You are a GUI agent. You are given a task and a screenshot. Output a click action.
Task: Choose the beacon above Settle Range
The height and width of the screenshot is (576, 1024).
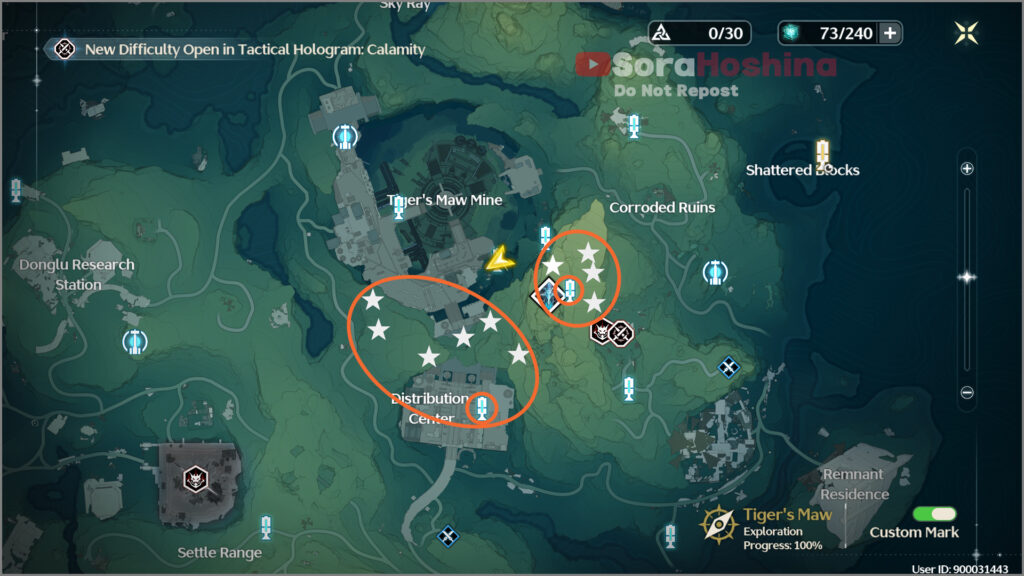click(266, 526)
